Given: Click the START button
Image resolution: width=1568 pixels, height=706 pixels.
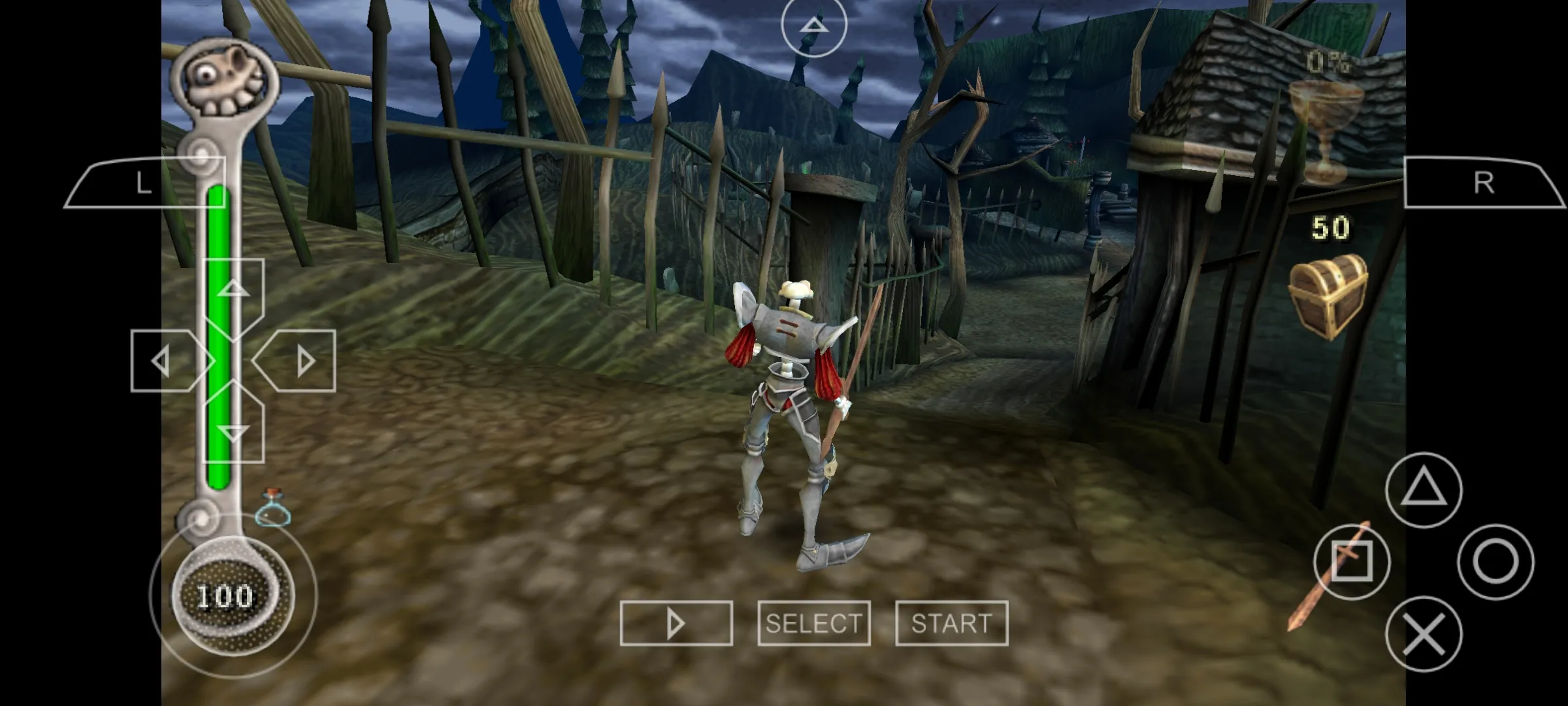Looking at the screenshot, I should coord(951,623).
